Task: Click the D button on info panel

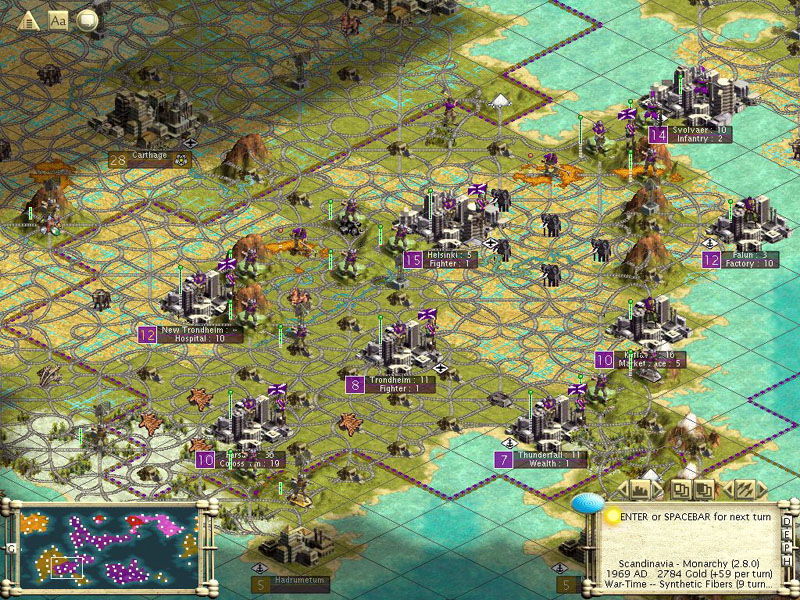Action: [788, 521]
